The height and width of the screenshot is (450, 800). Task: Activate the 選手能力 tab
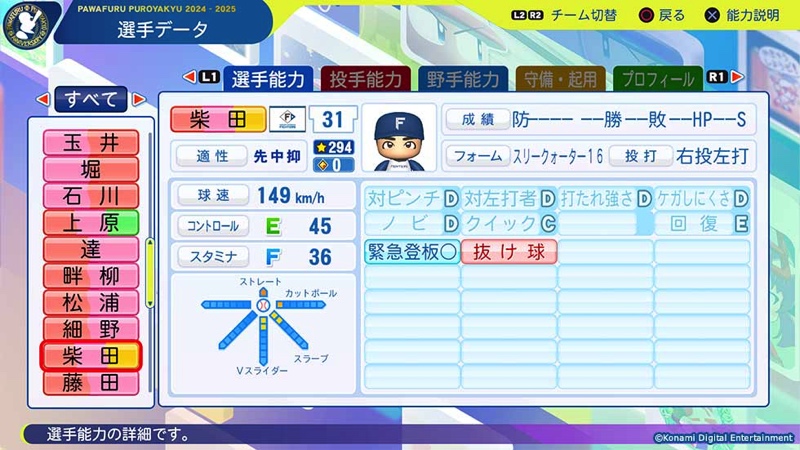269,79
